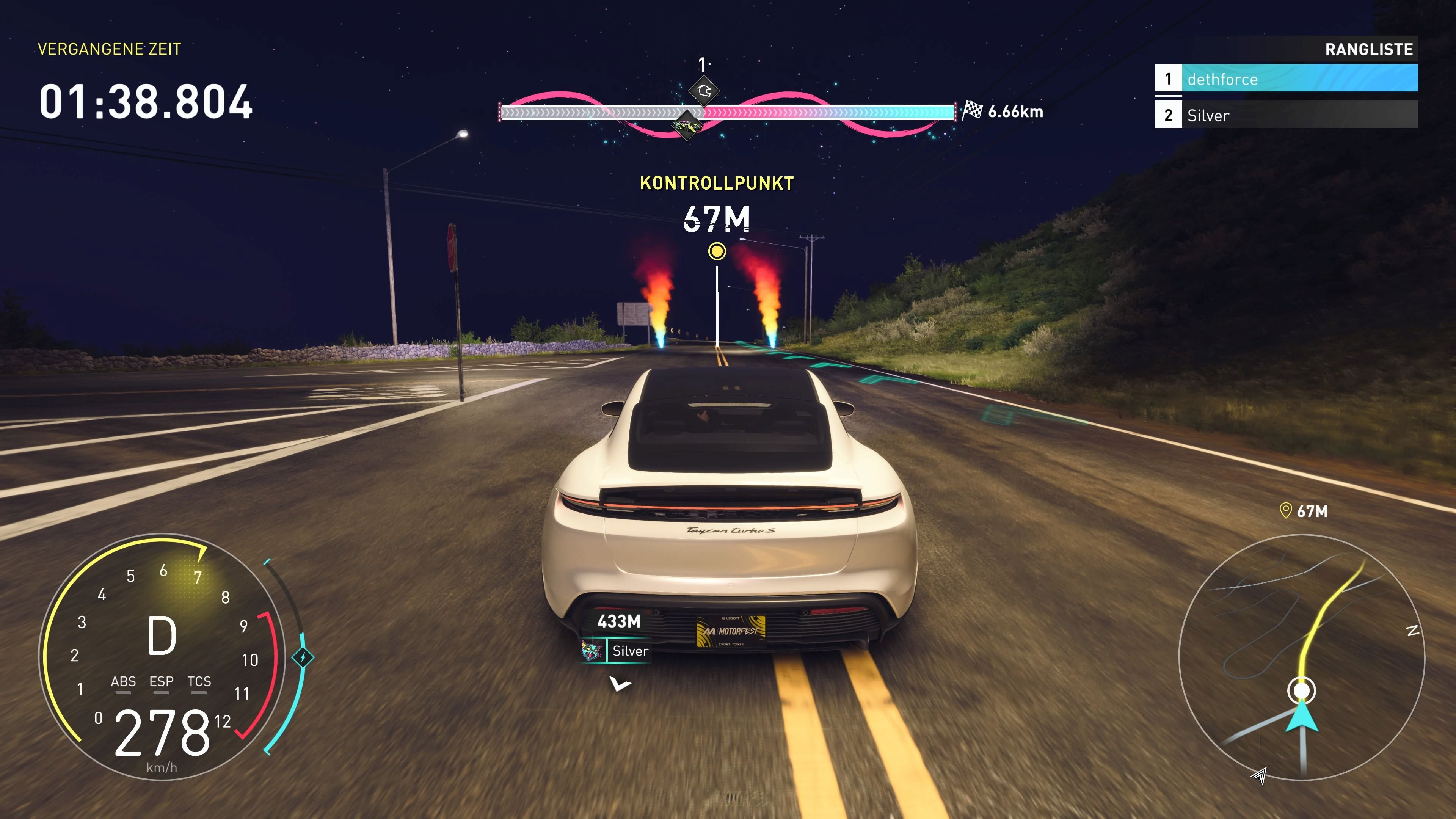
Task: Click the Rangliste header
Action: 1368,50
